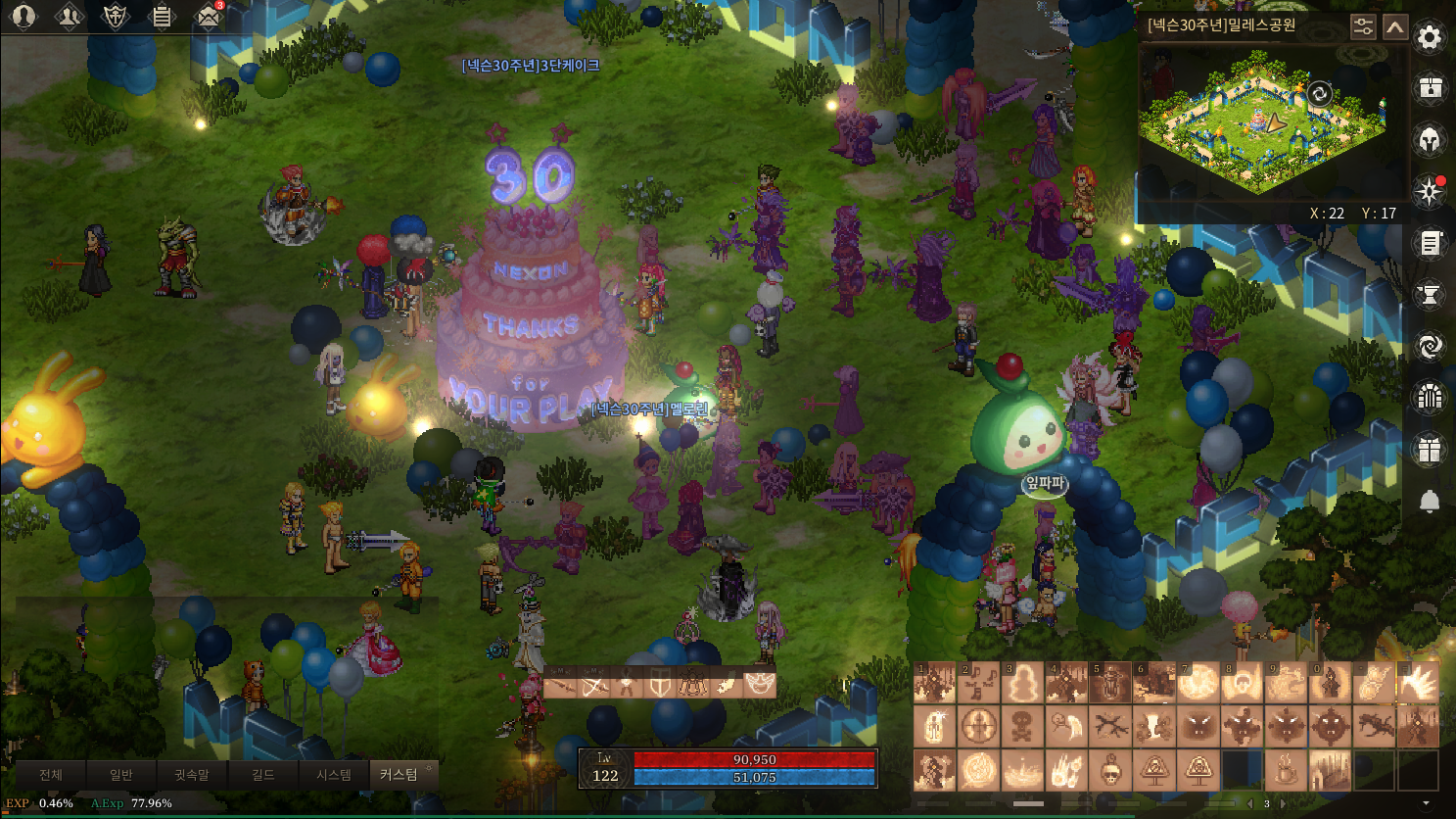This screenshot has width=1456, height=819.
Task: Open the anvil crafting icon
Action: coord(1430,294)
